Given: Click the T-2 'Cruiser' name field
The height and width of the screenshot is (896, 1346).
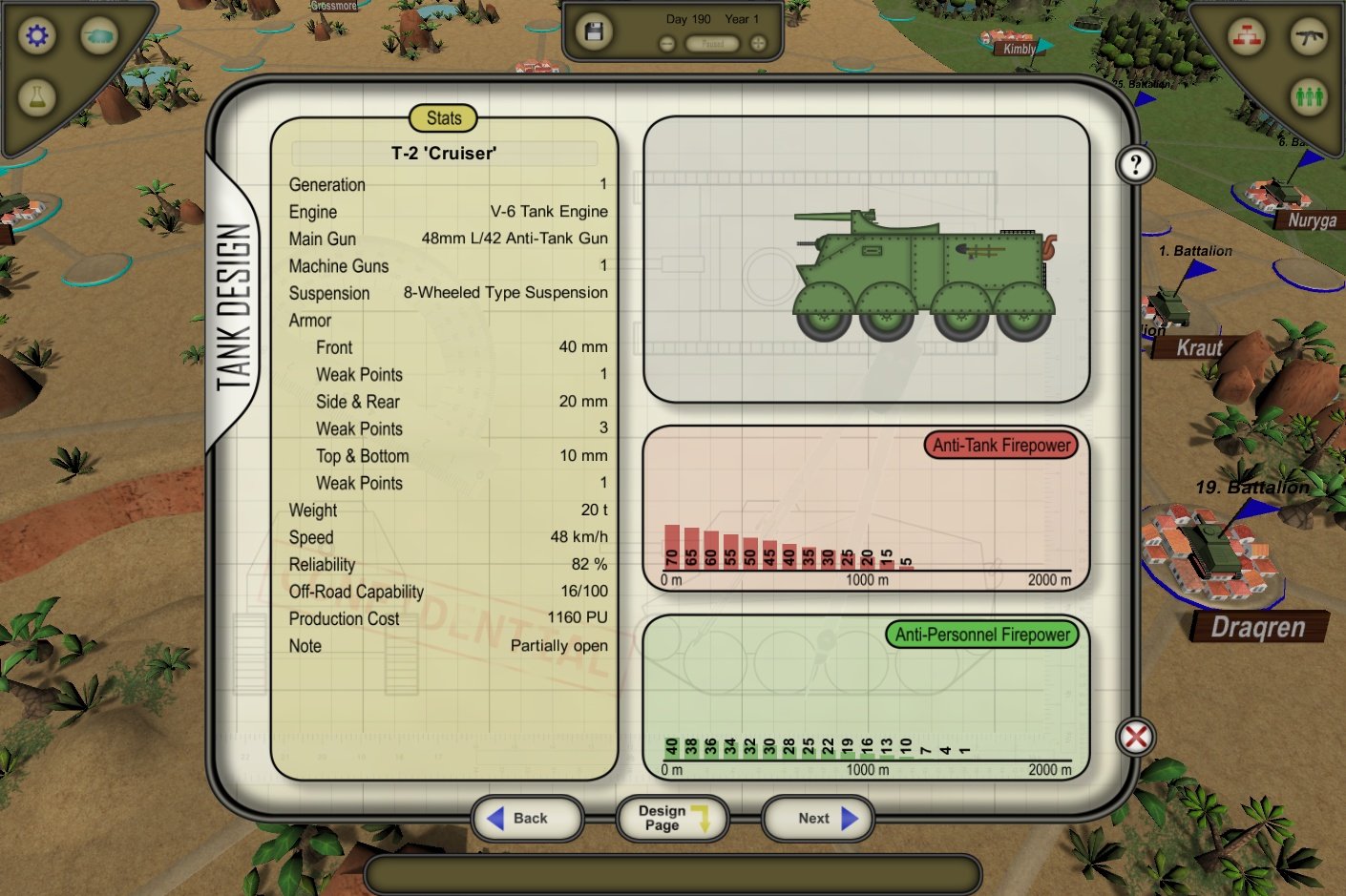Looking at the screenshot, I should (443, 153).
